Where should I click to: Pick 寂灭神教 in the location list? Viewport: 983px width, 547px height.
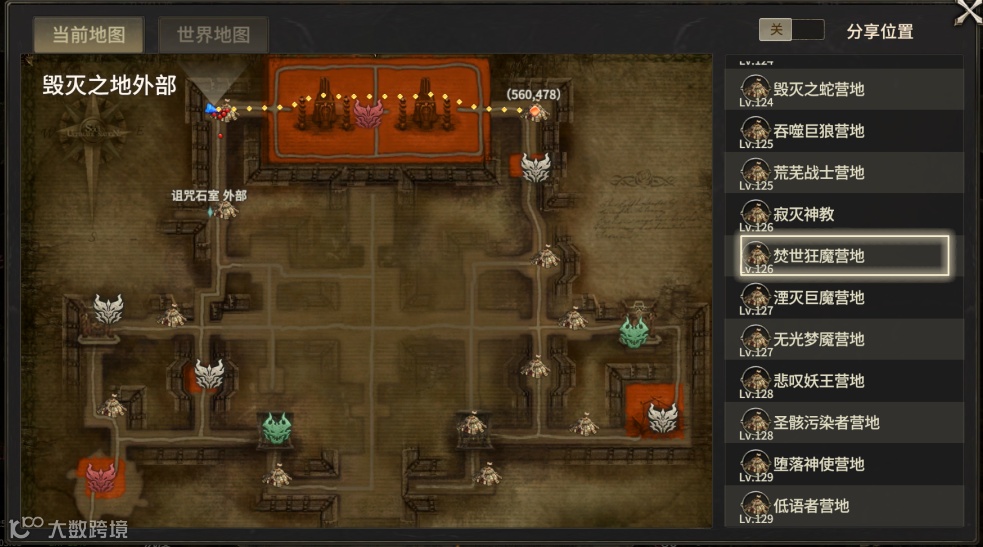tap(844, 214)
